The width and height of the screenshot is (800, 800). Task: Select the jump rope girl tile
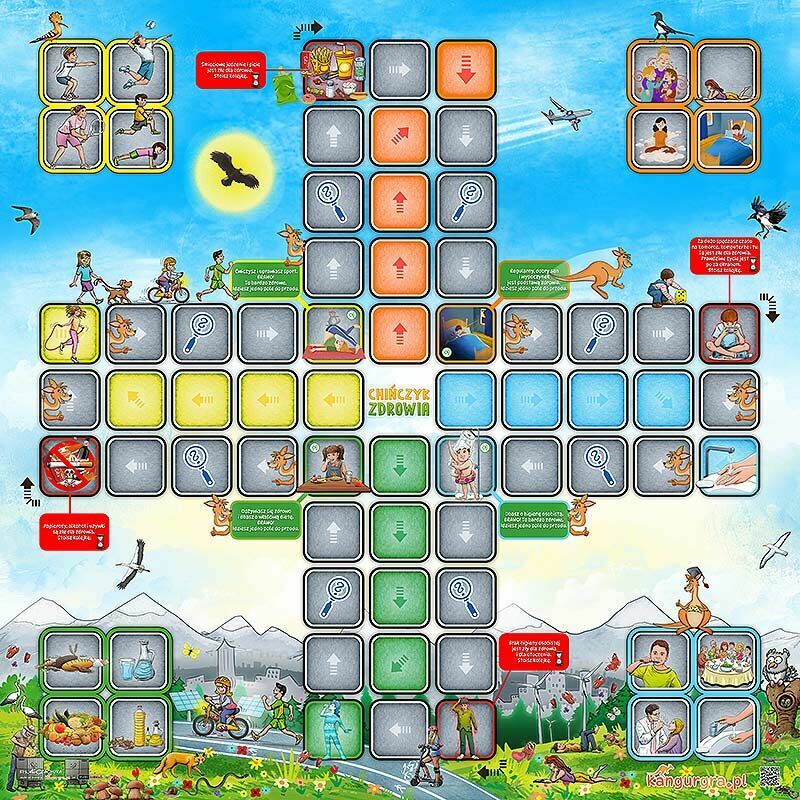72,332
